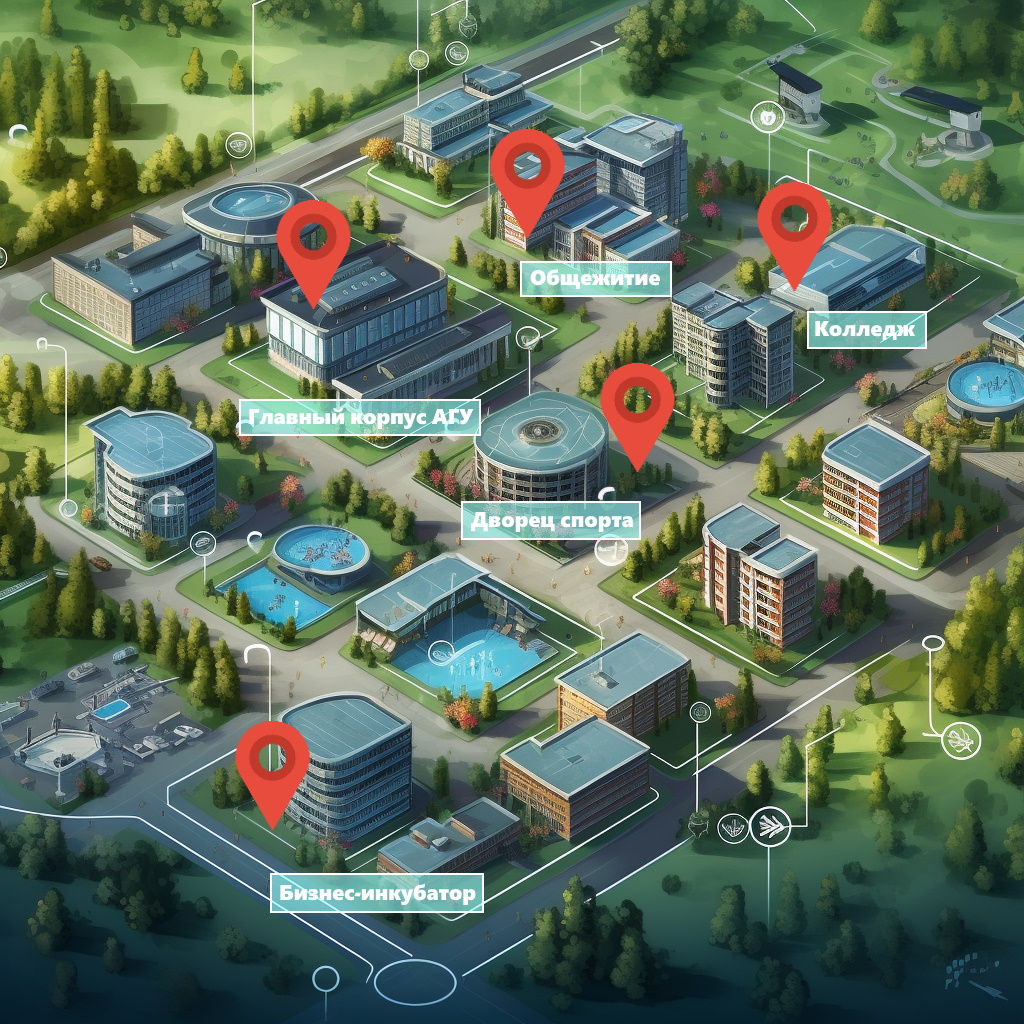The height and width of the screenshot is (1024, 1024).
Task: Choose the Колледж location label
Action: [866, 329]
